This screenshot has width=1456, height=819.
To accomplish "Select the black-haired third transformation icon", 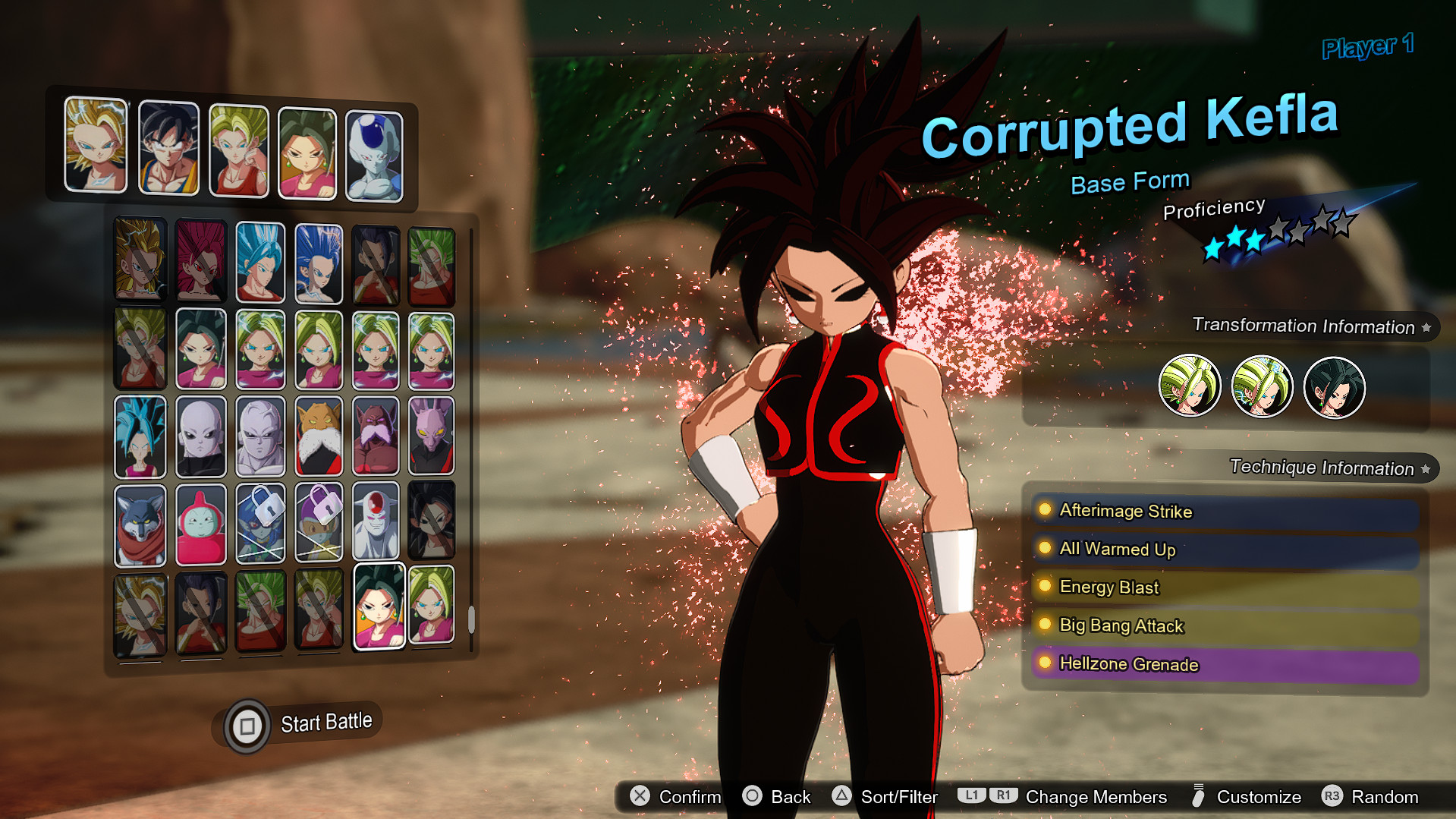I will pos(1334,387).
